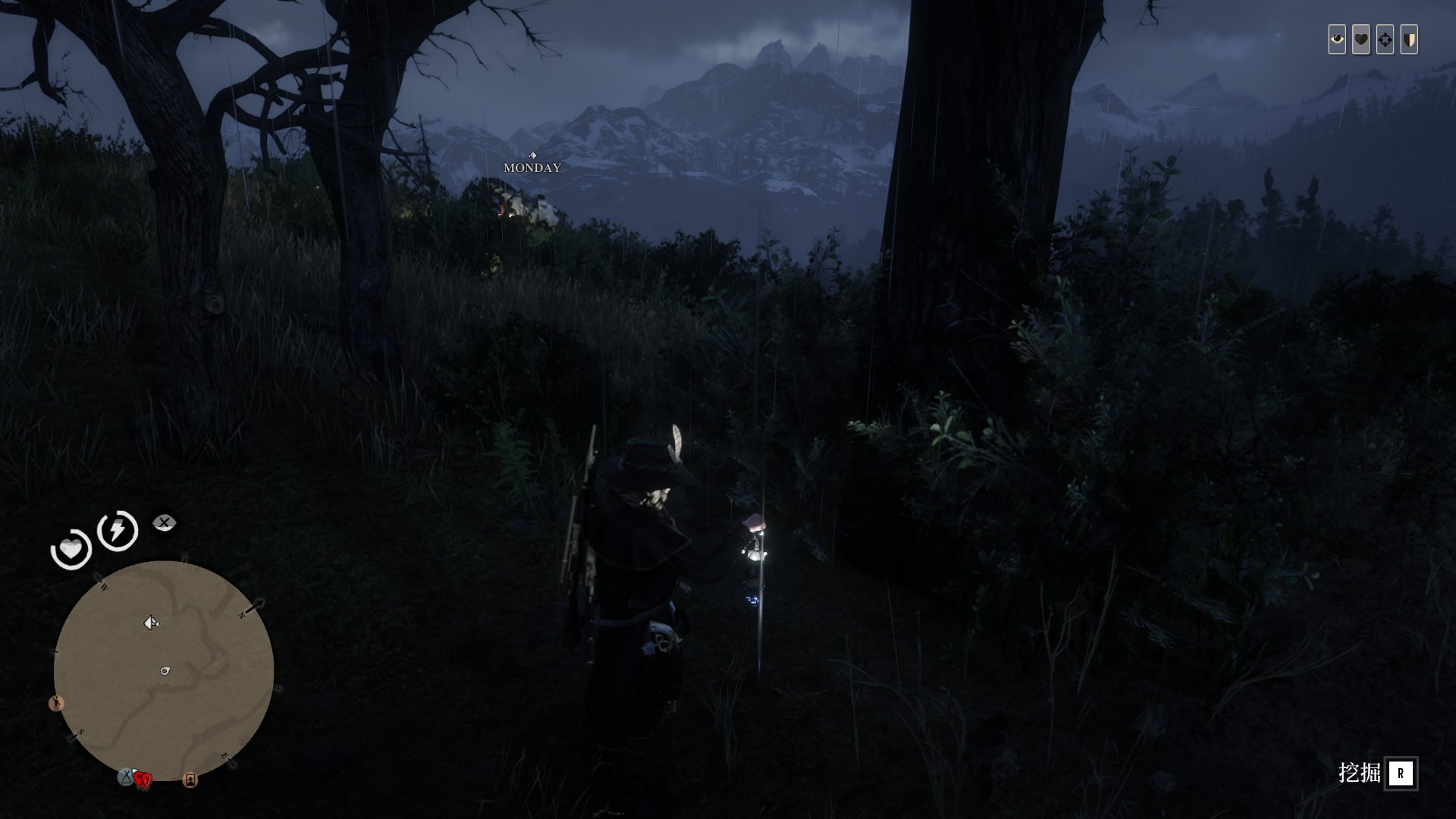Select the camp tent marker on minimap
Screen dimensions: 1456x819
pyautogui.click(x=125, y=777)
